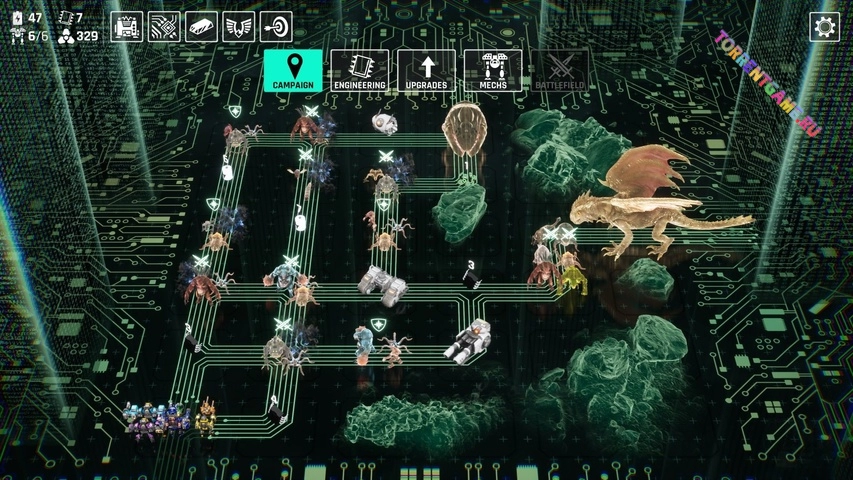Image resolution: width=853 pixels, height=480 pixels.
Task: Click the winged badge icon
Action: [238, 27]
